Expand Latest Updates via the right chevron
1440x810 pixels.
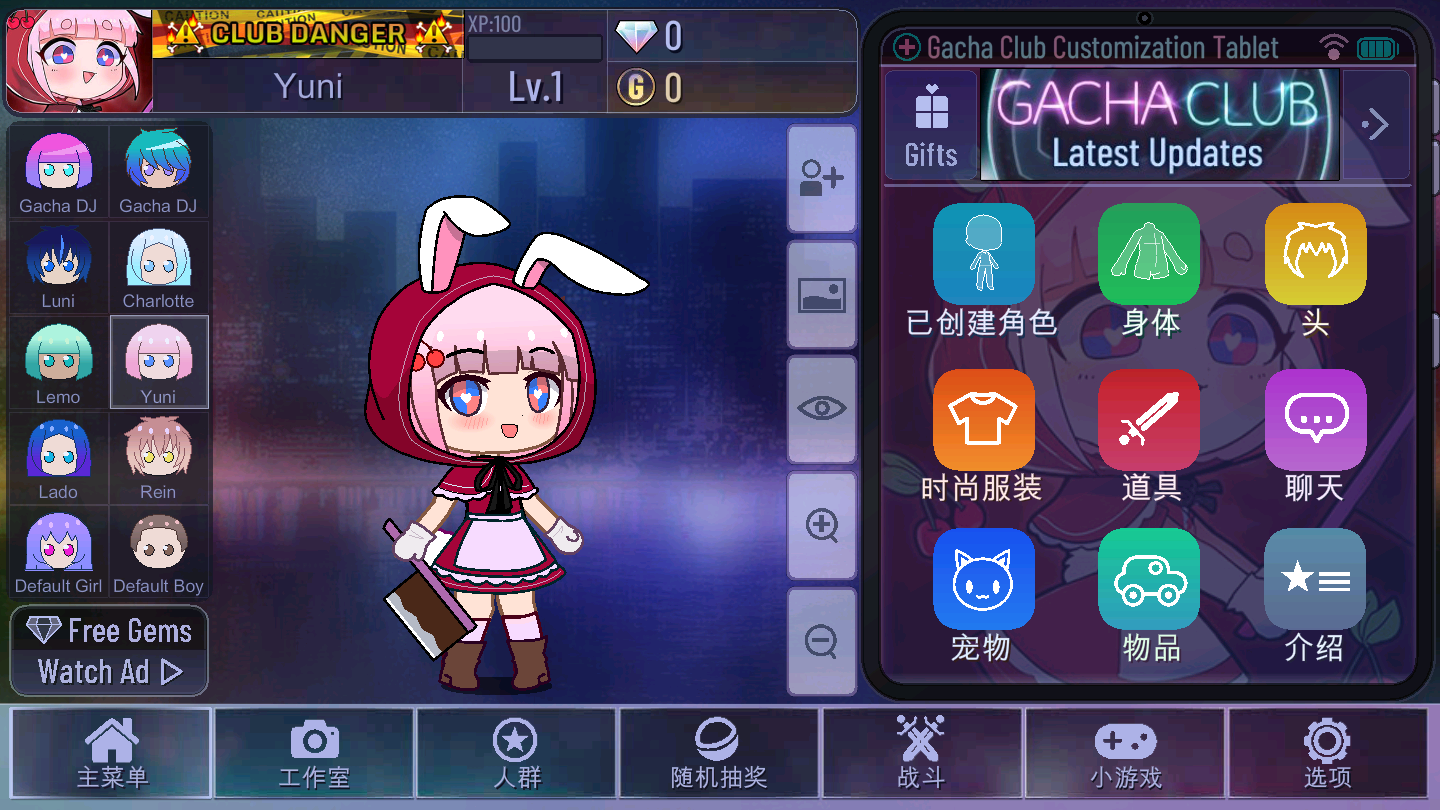click(1376, 123)
